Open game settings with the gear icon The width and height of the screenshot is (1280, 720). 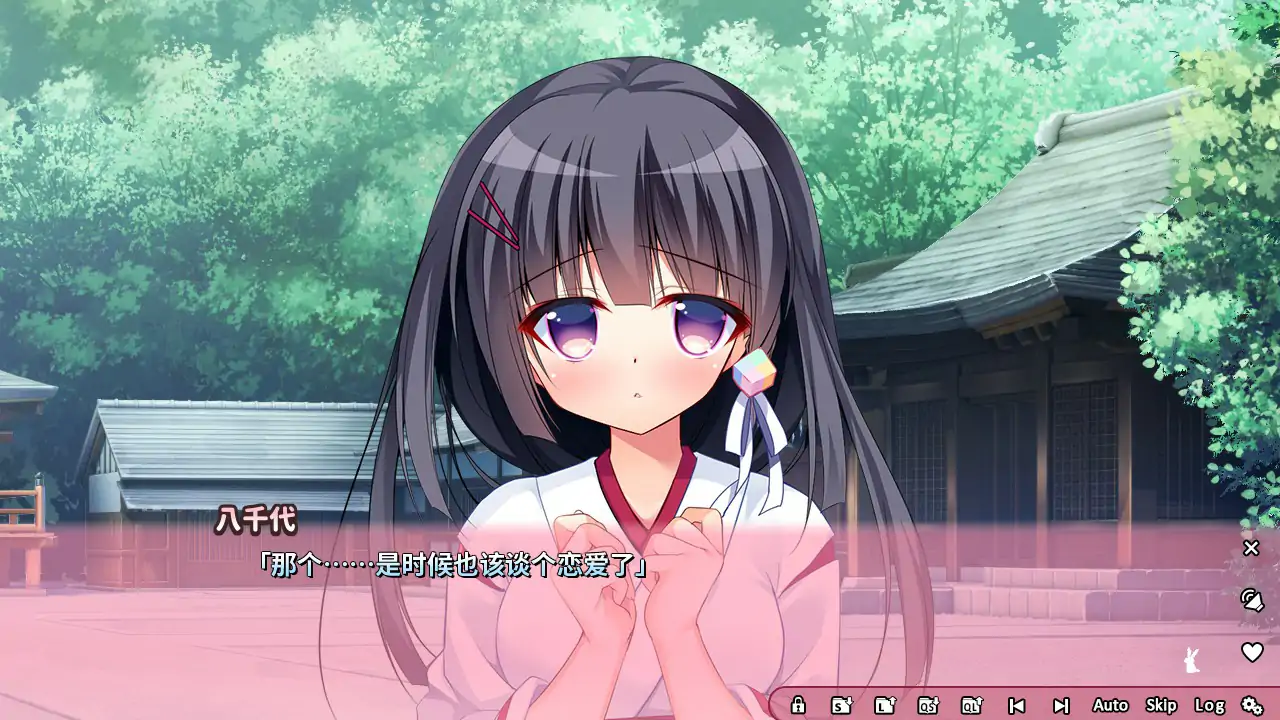[x=1251, y=705]
